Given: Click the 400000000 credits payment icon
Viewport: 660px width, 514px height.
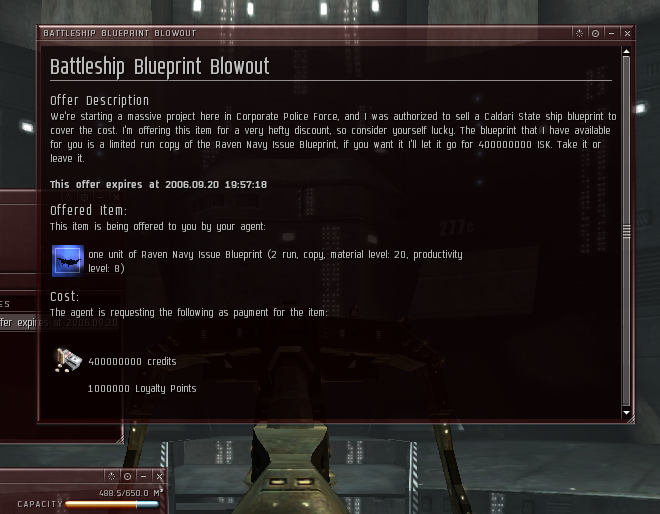Looking at the screenshot, I should tap(66, 361).
